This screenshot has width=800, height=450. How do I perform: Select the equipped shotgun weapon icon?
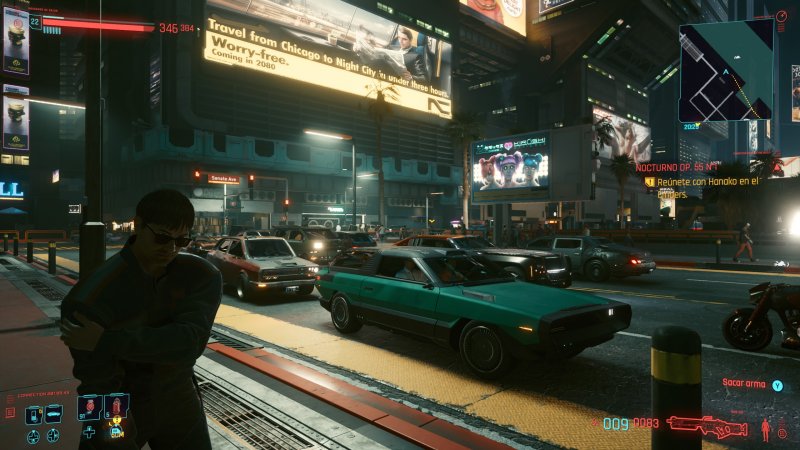pos(706,426)
